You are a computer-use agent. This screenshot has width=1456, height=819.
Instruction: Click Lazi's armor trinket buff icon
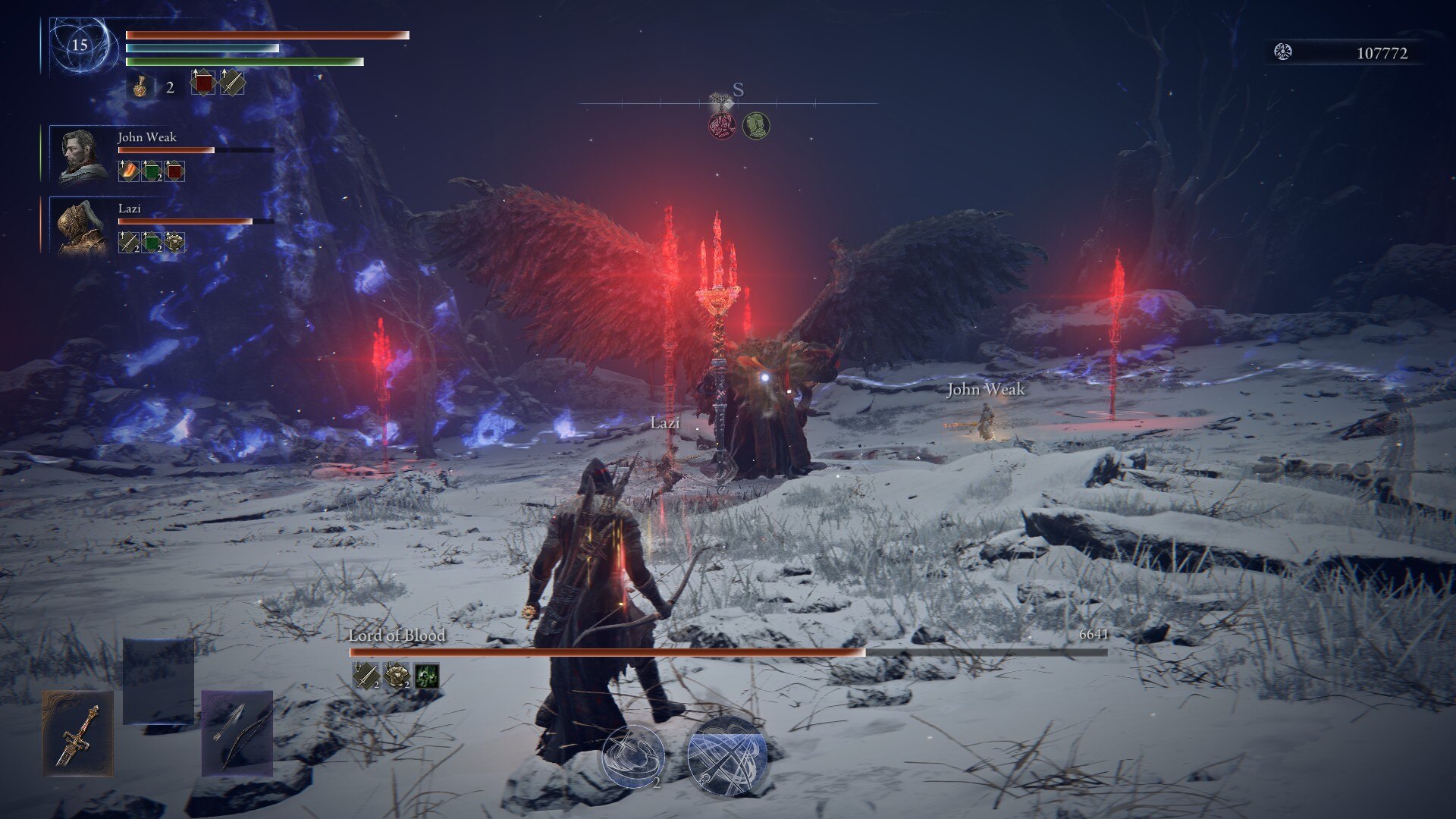point(172,243)
